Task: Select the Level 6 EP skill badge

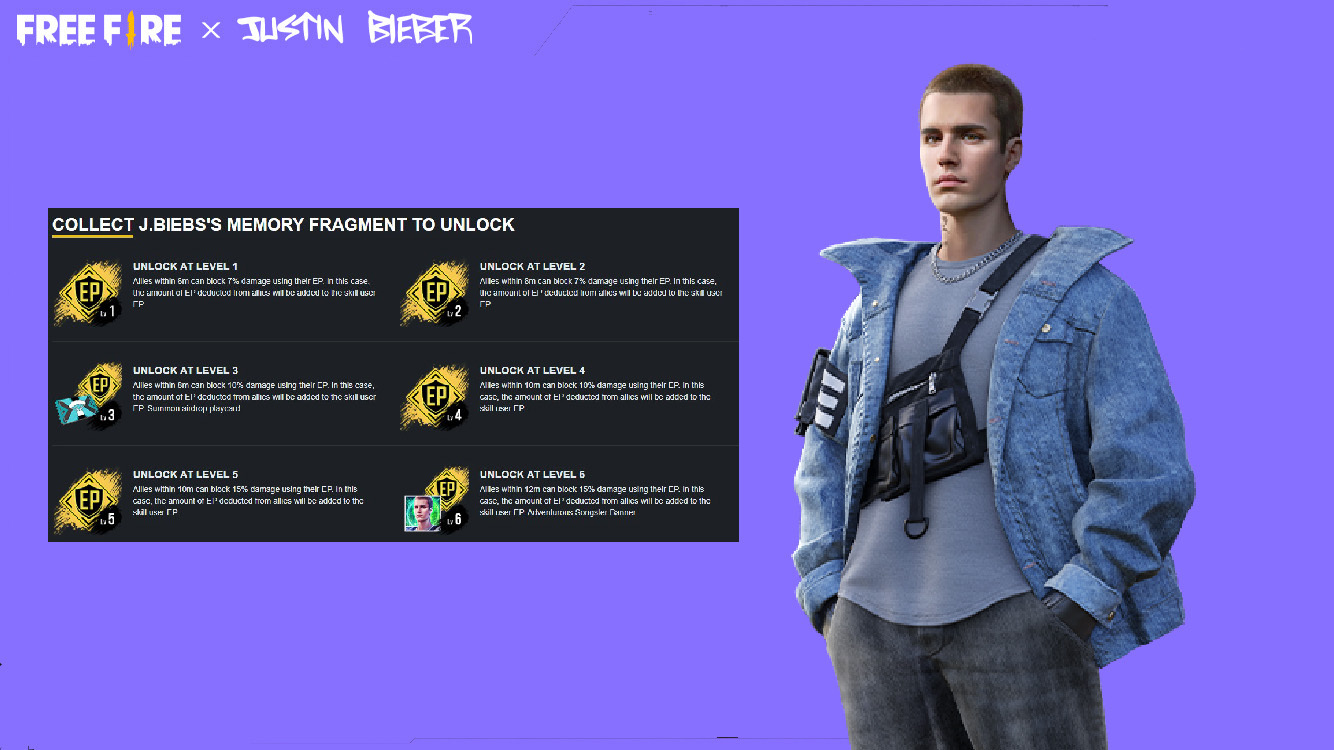Action: coord(445,490)
